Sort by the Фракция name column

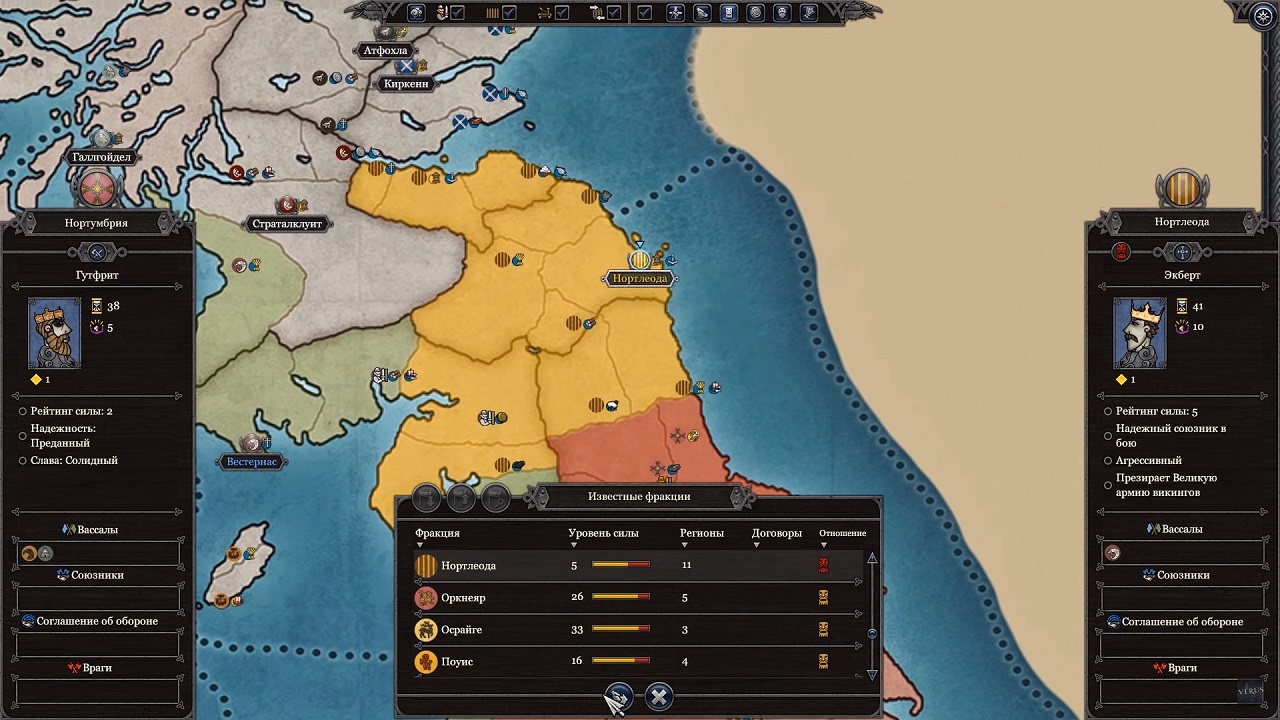pyautogui.click(x=437, y=534)
